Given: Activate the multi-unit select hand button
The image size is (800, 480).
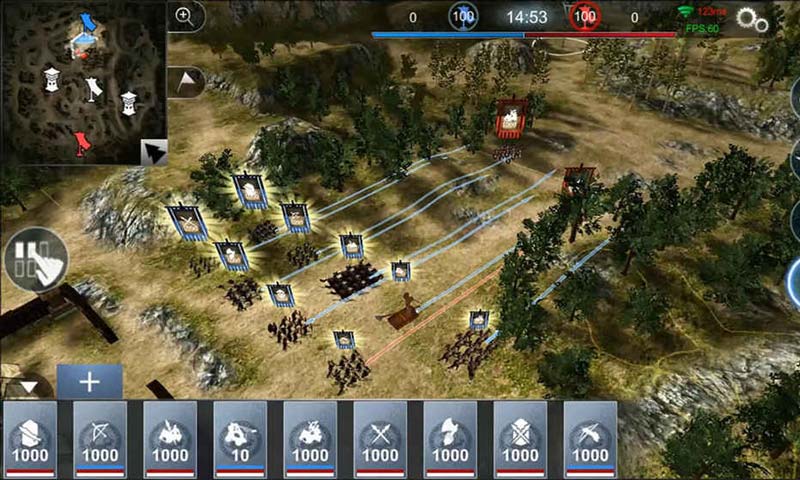Looking at the screenshot, I should click(36, 259).
